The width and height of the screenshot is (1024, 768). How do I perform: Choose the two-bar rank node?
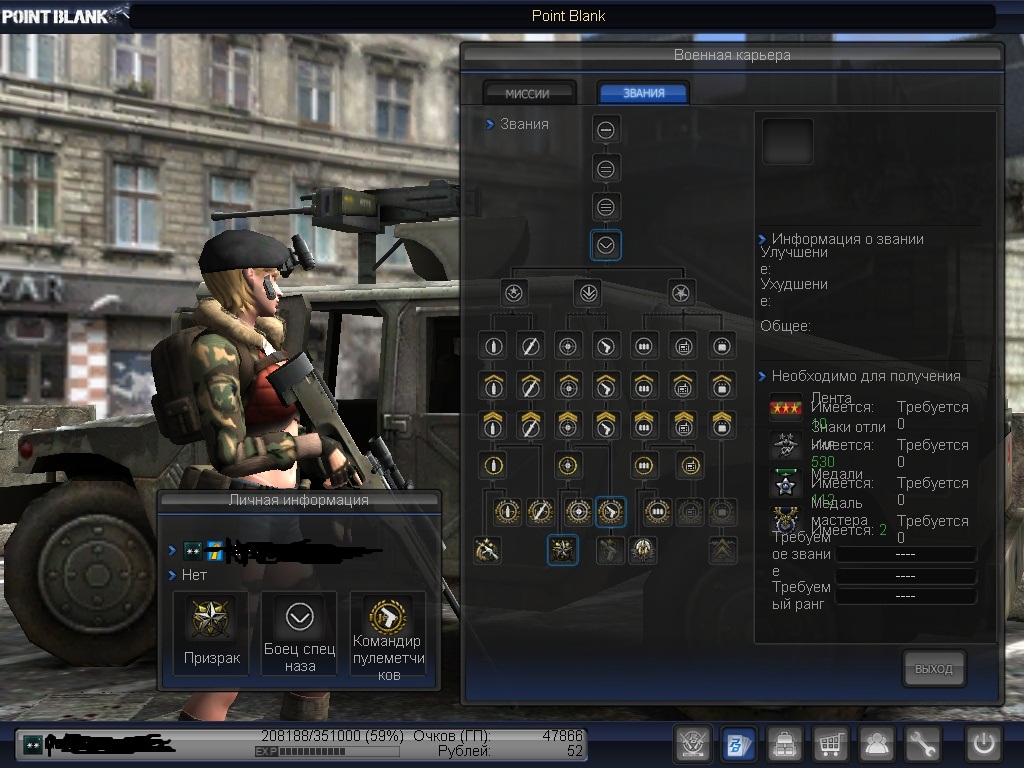[606, 168]
